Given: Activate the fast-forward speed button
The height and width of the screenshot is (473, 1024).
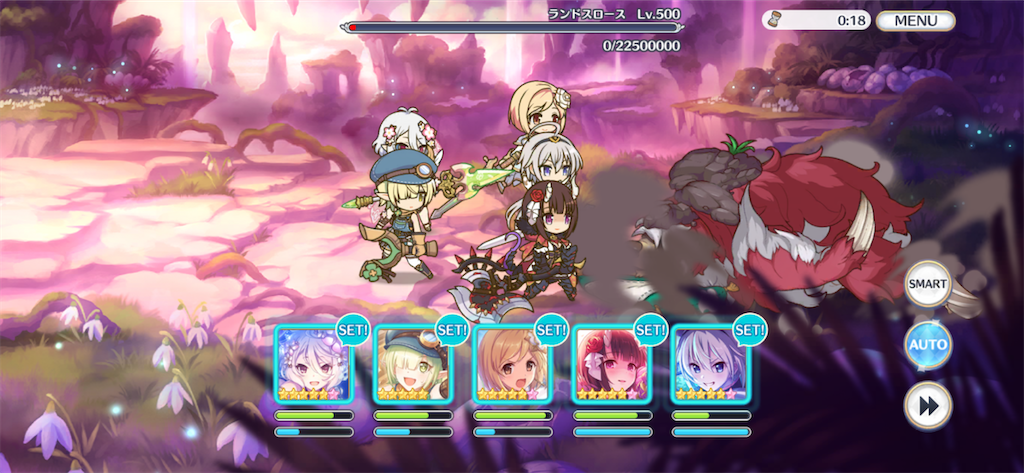Looking at the screenshot, I should 927,405.
